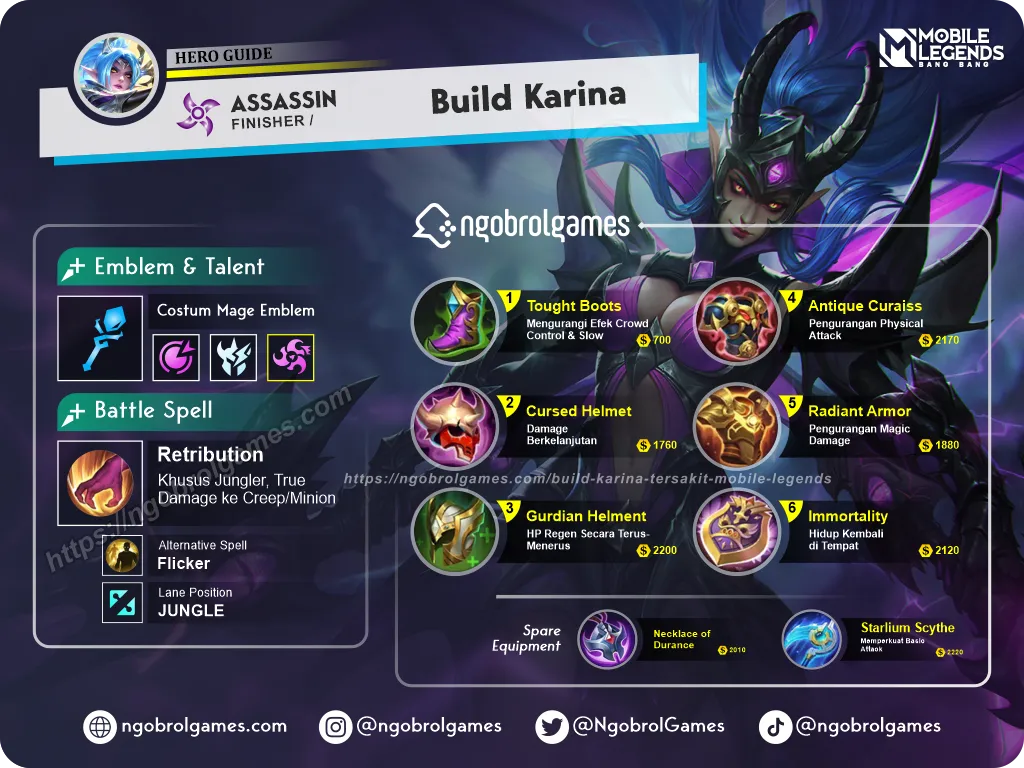The height and width of the screenshot is (768, 1024).
Task: Visit the @ngobrolgames Instagram link
Action: (x=411, y=726)
